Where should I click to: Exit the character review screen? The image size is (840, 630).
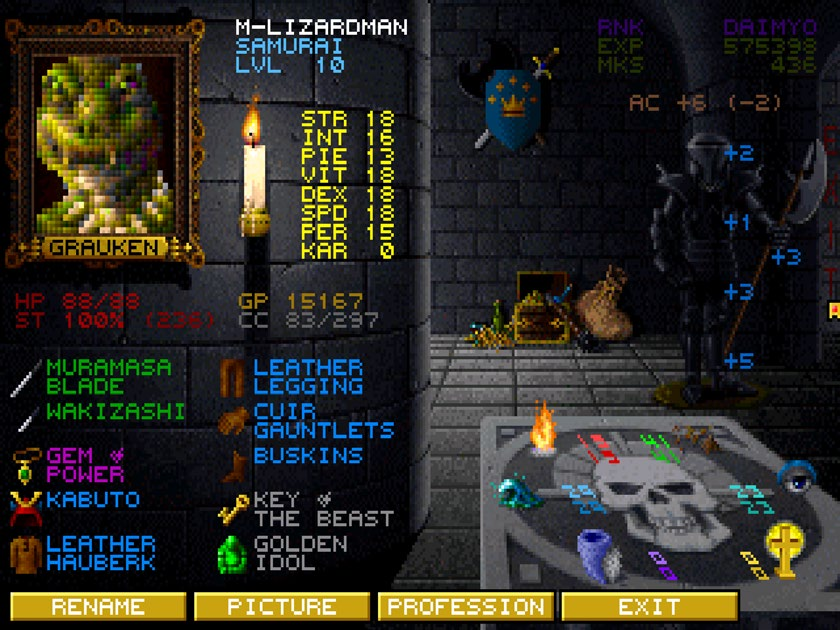(x=649, y=606)
